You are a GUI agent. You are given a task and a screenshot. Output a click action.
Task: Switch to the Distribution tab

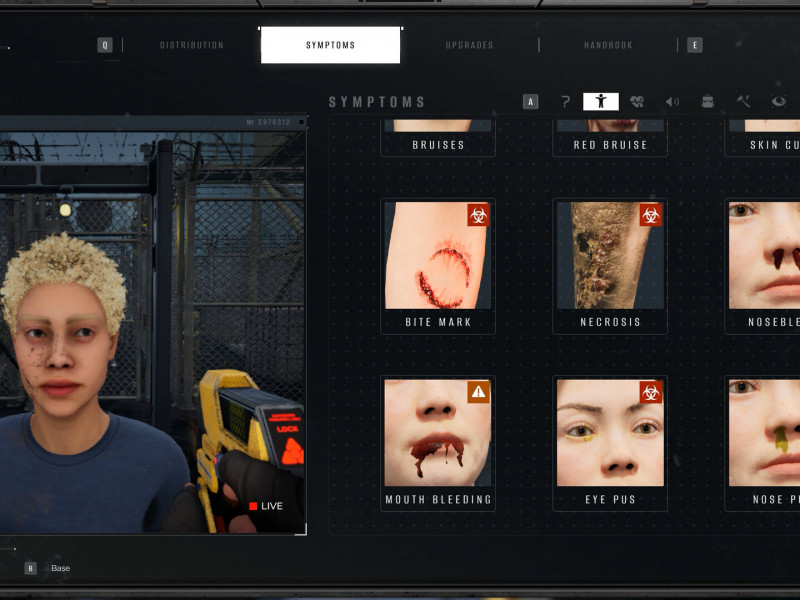(192, 45)
